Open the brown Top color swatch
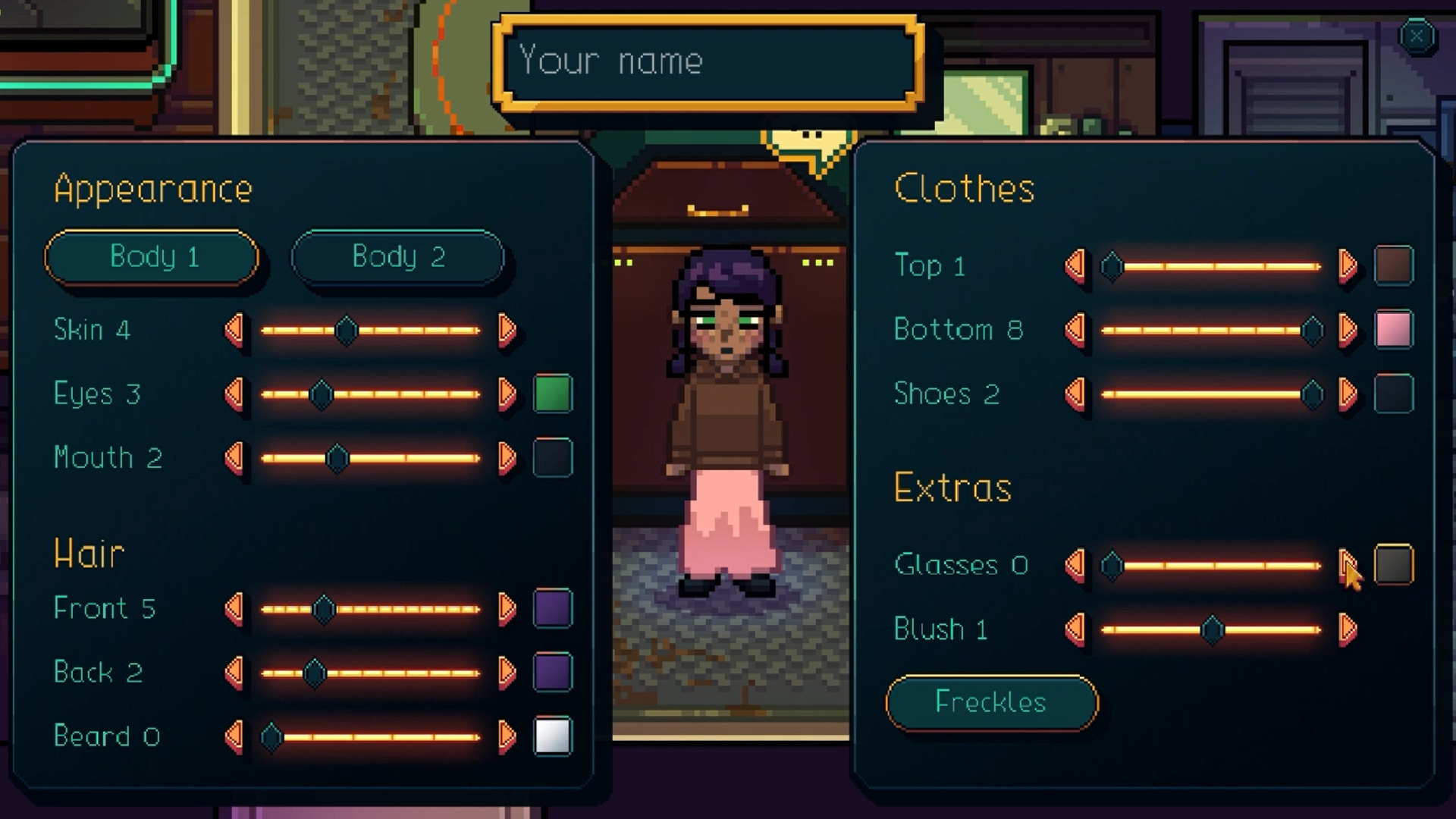The image size is (1456, 819). pos(1394,265)
